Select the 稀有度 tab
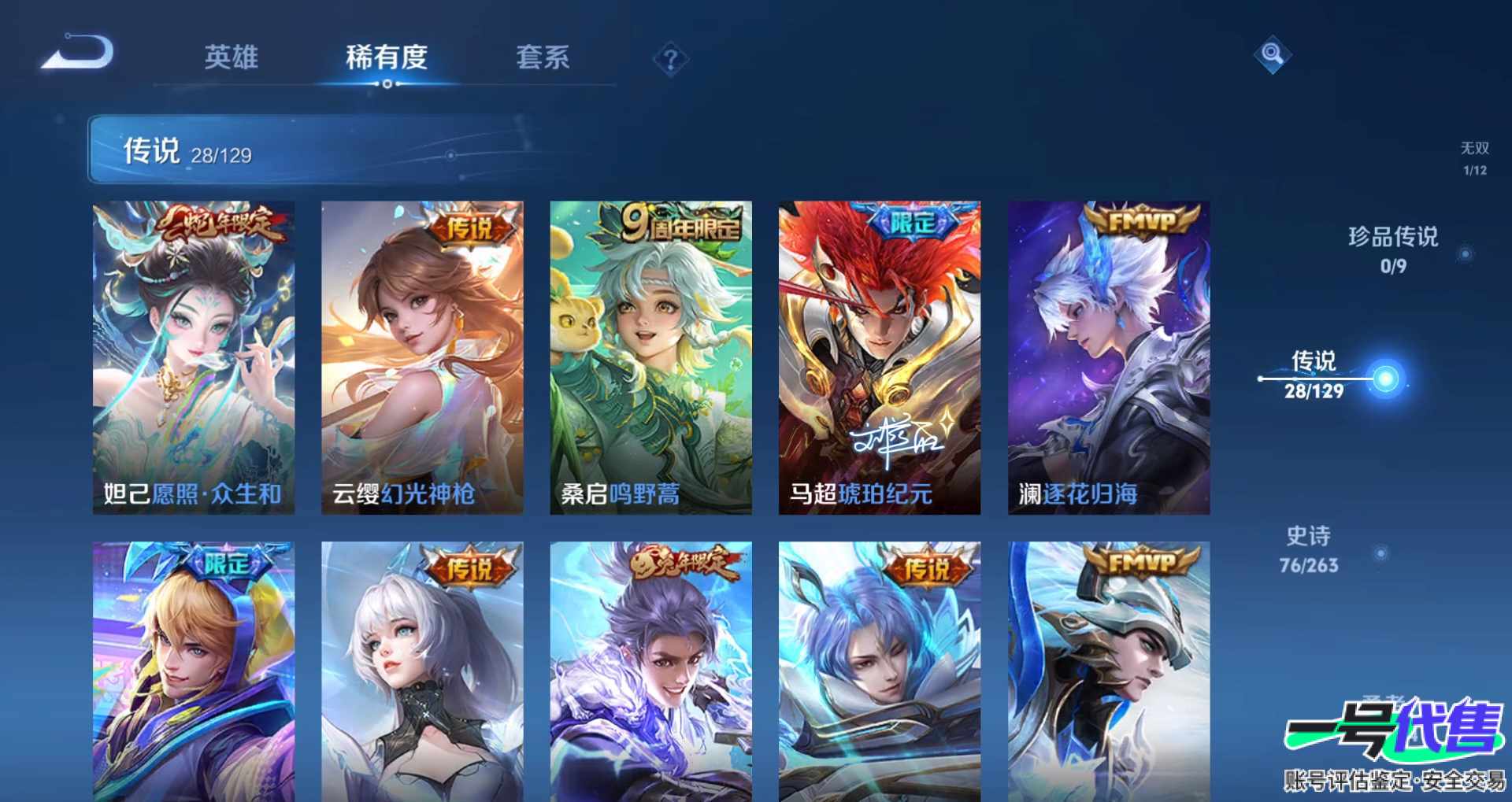This screenshot has width=1512, height=802. (x=386, y=57)
